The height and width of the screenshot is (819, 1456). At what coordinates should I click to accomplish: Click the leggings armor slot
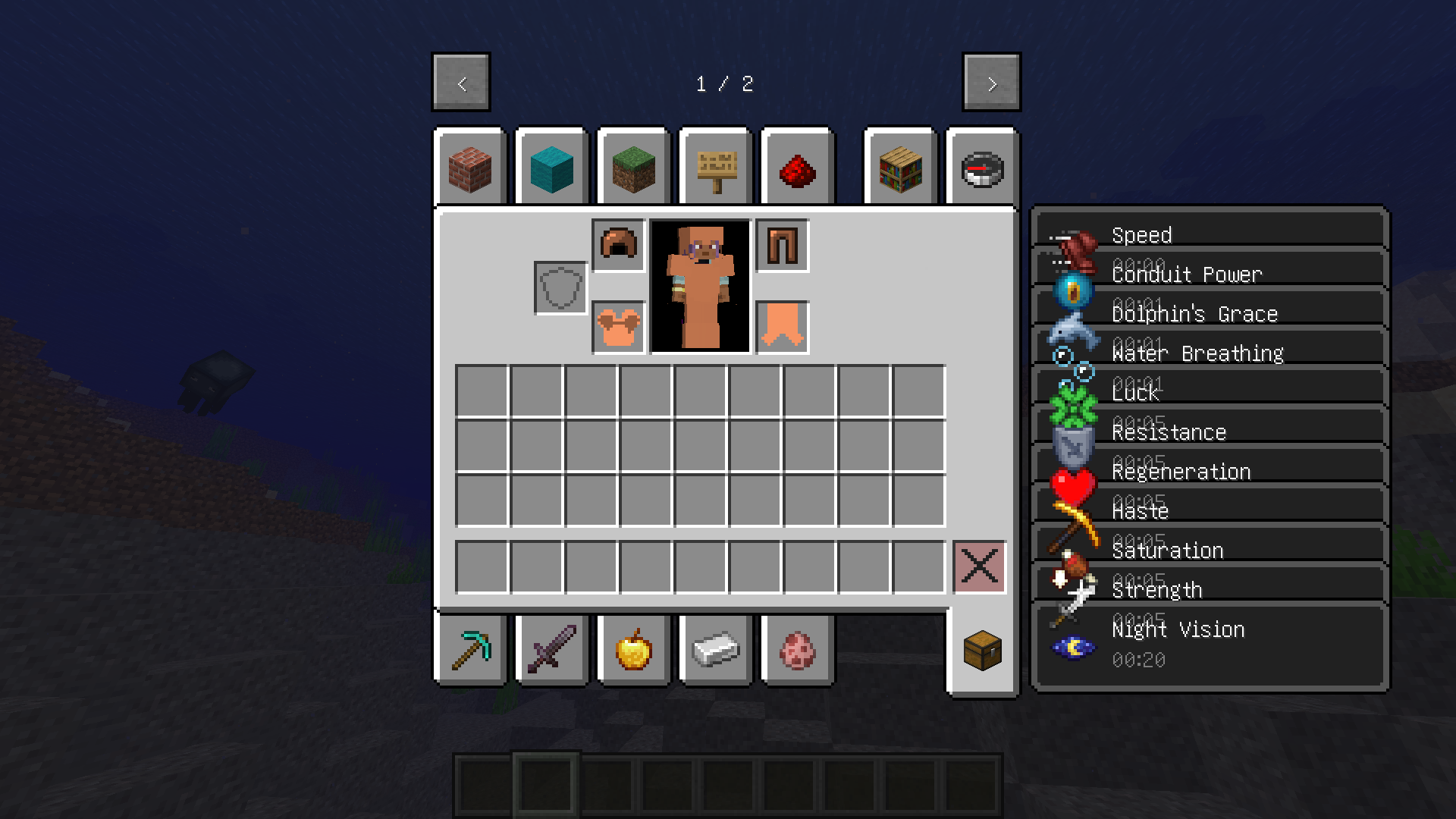(782, 244)
